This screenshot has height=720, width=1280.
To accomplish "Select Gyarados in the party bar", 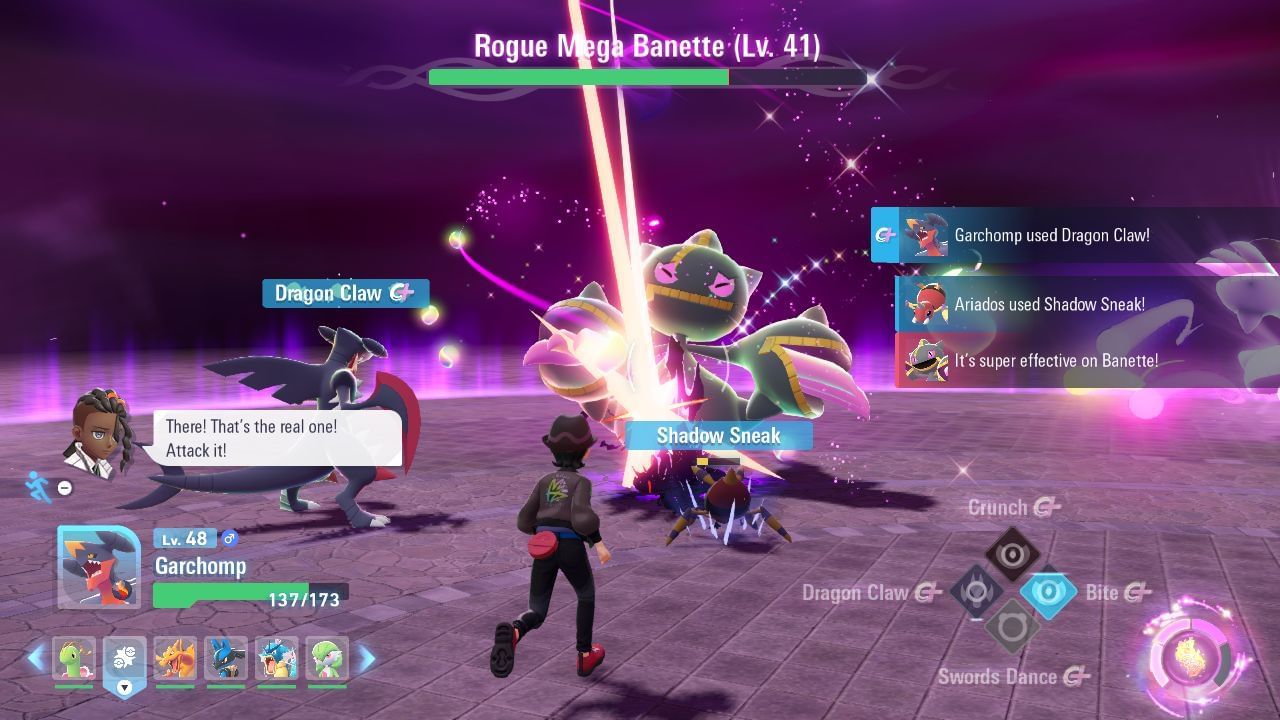I will click(x=276, y=658).
